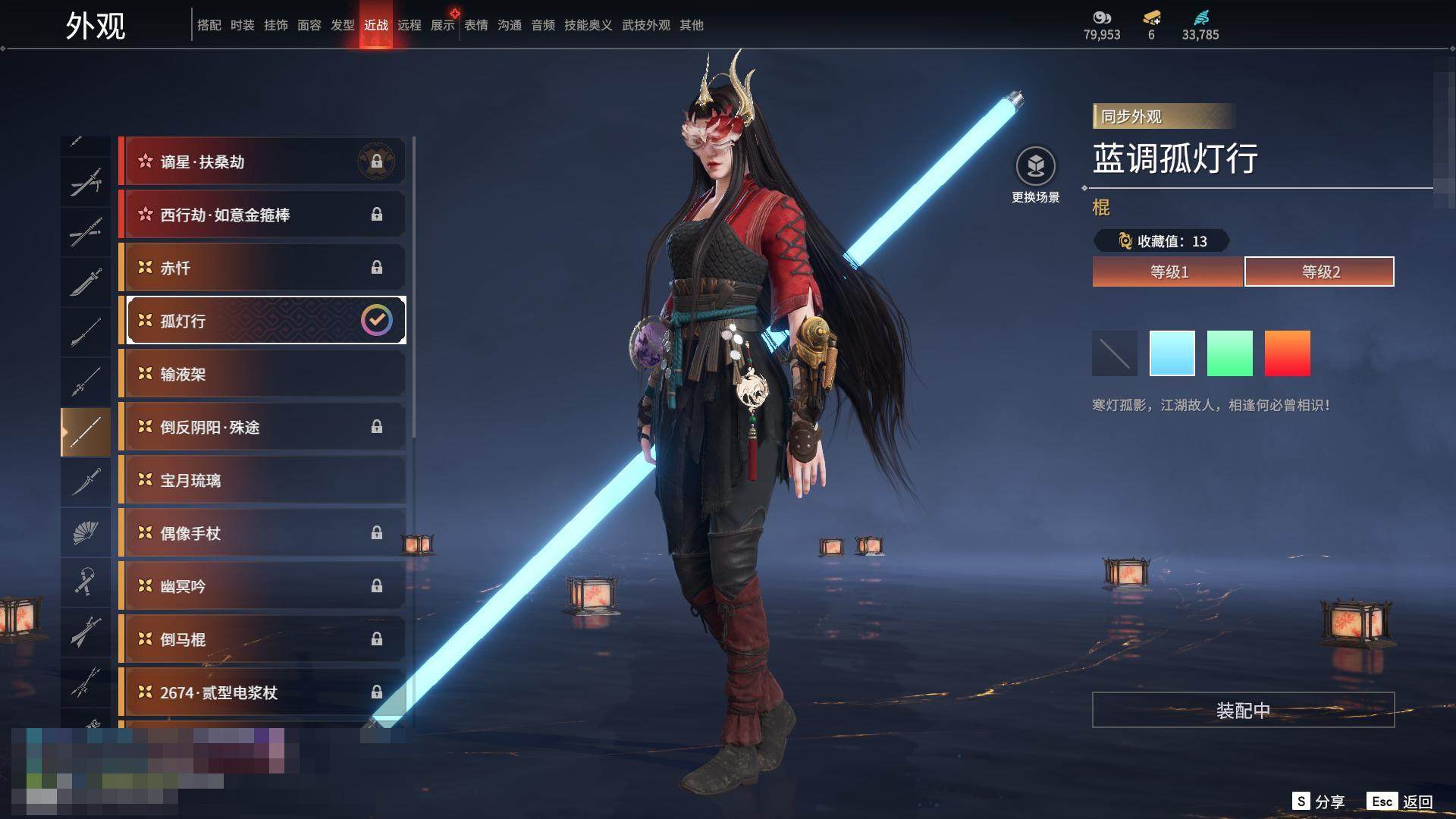Choose 2674·贰型电浆杖 skin
The image size is (1456, 819).
point(264,692)
